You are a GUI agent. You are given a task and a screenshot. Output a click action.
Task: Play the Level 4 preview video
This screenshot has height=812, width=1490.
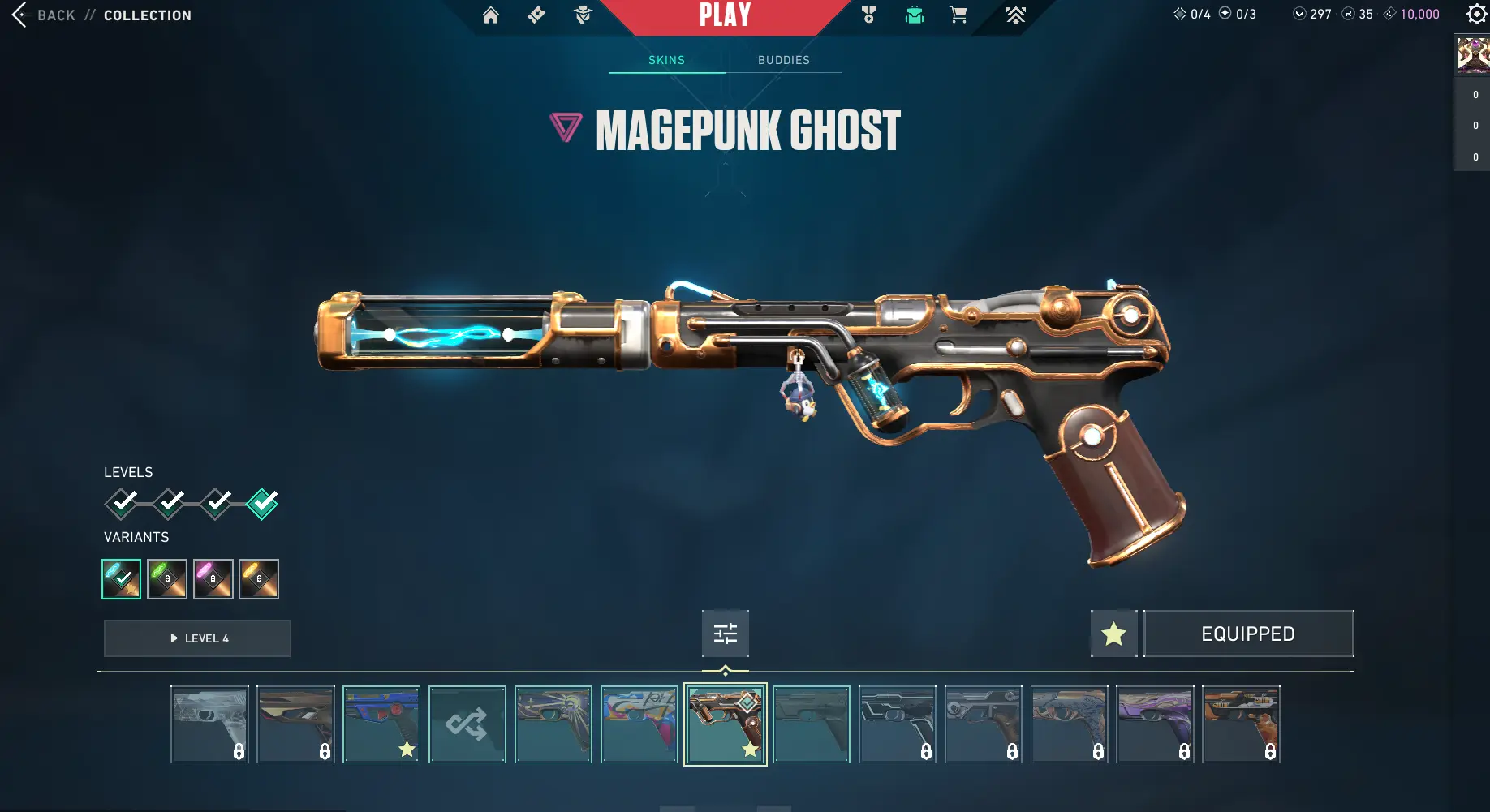197,638
